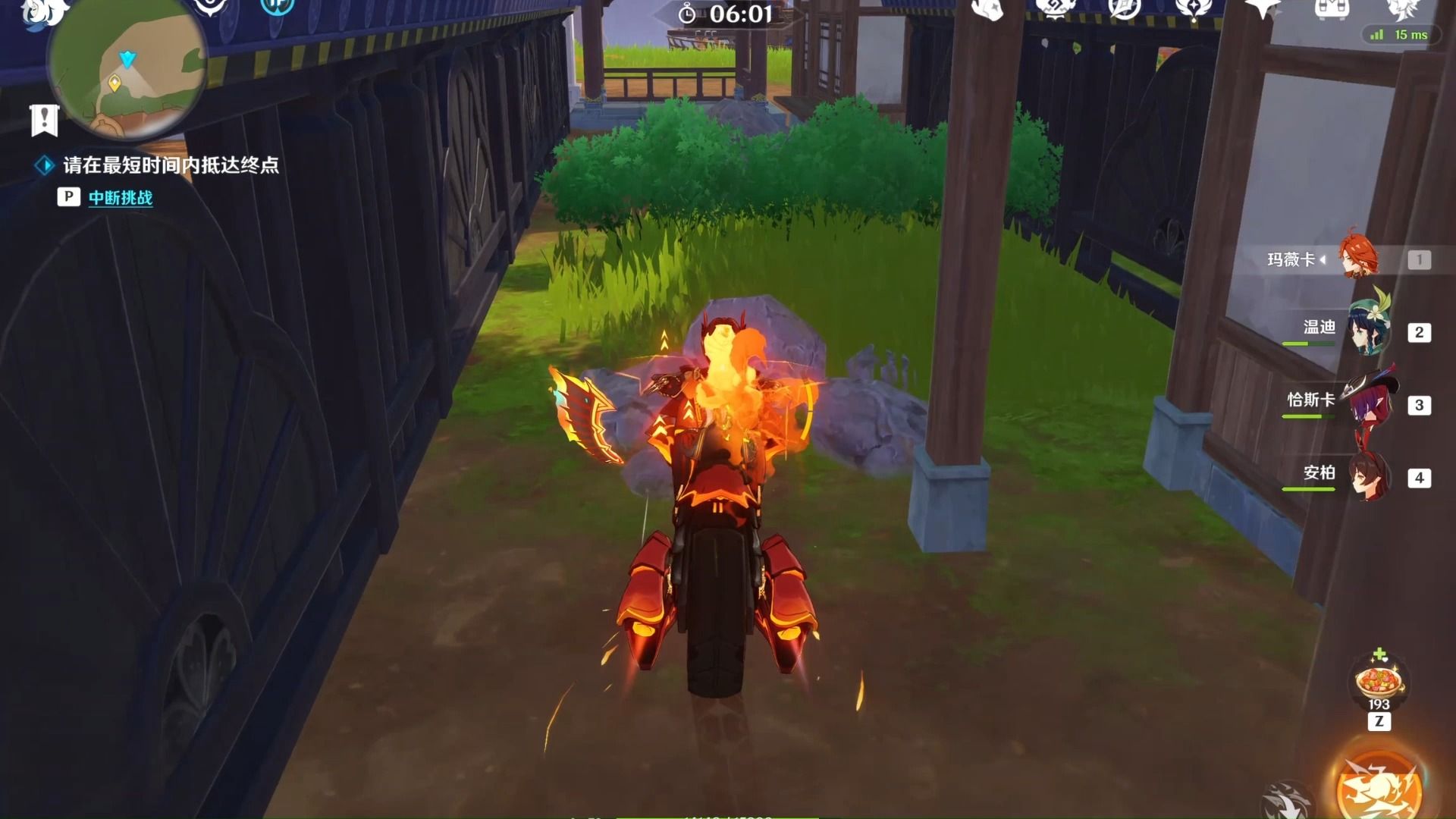Open the quest banner with exclamation mark
The height and width of the screenshot is (819, 1456).
(x=44, y=120)
